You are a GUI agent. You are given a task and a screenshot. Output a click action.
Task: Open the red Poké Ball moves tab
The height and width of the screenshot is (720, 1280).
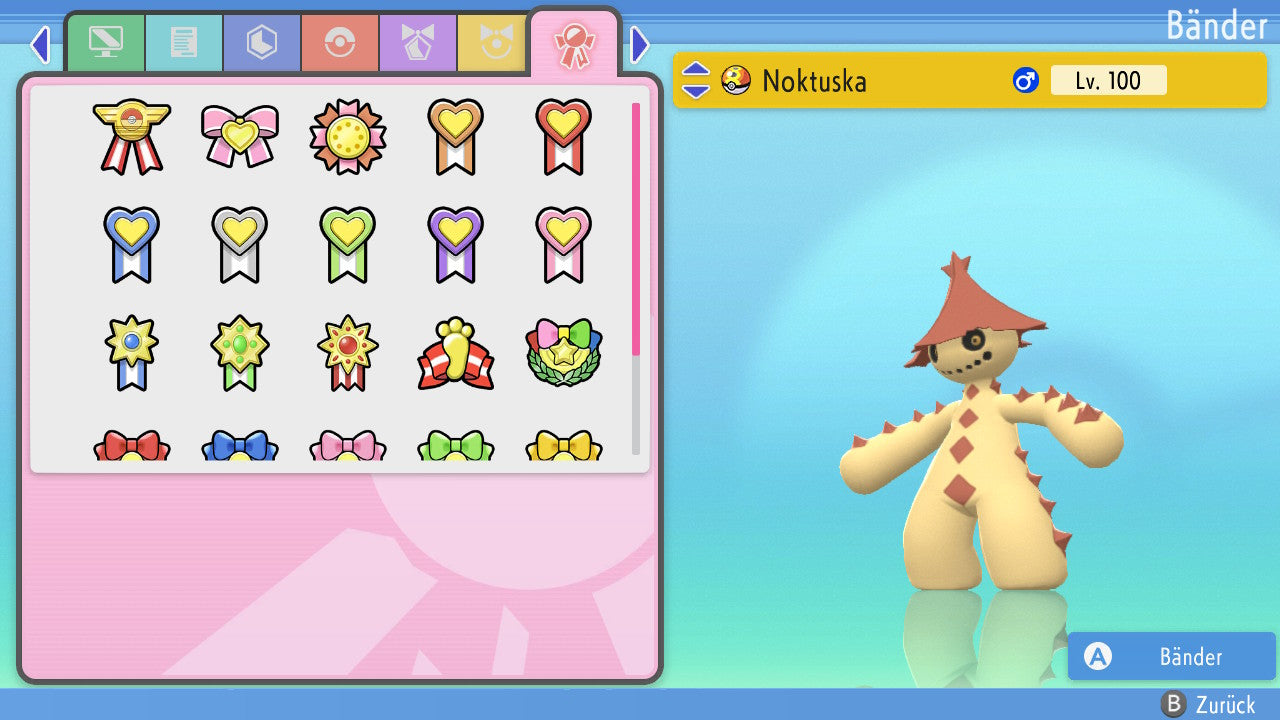tap(340, 43)
